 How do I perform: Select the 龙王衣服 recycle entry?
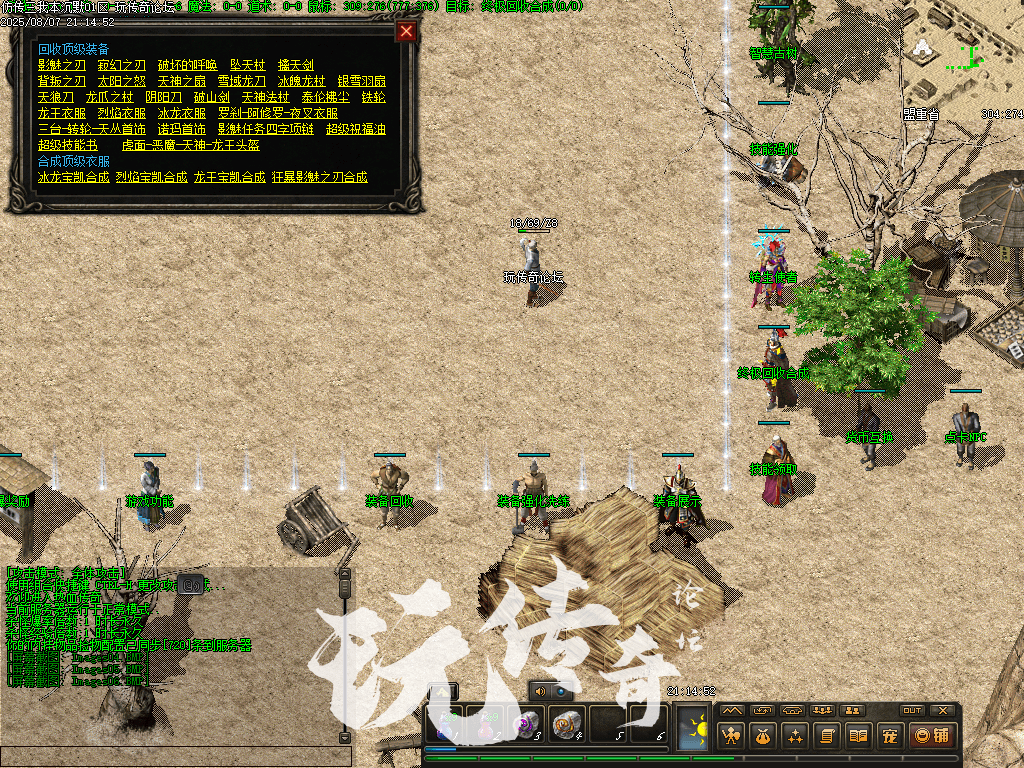pos(62,113)
